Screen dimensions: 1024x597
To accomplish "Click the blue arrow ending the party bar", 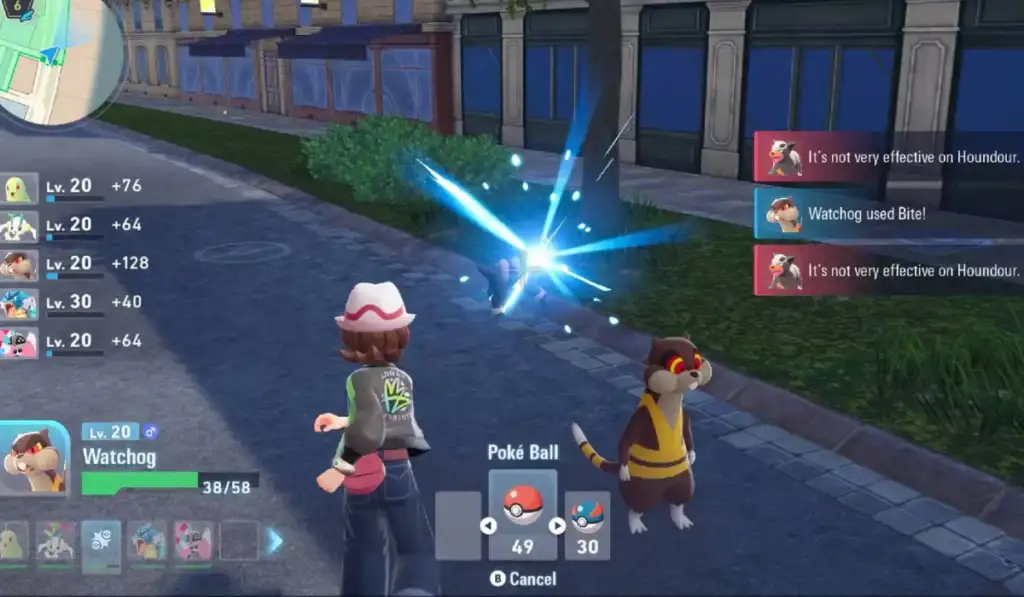I will coord(275,541).
